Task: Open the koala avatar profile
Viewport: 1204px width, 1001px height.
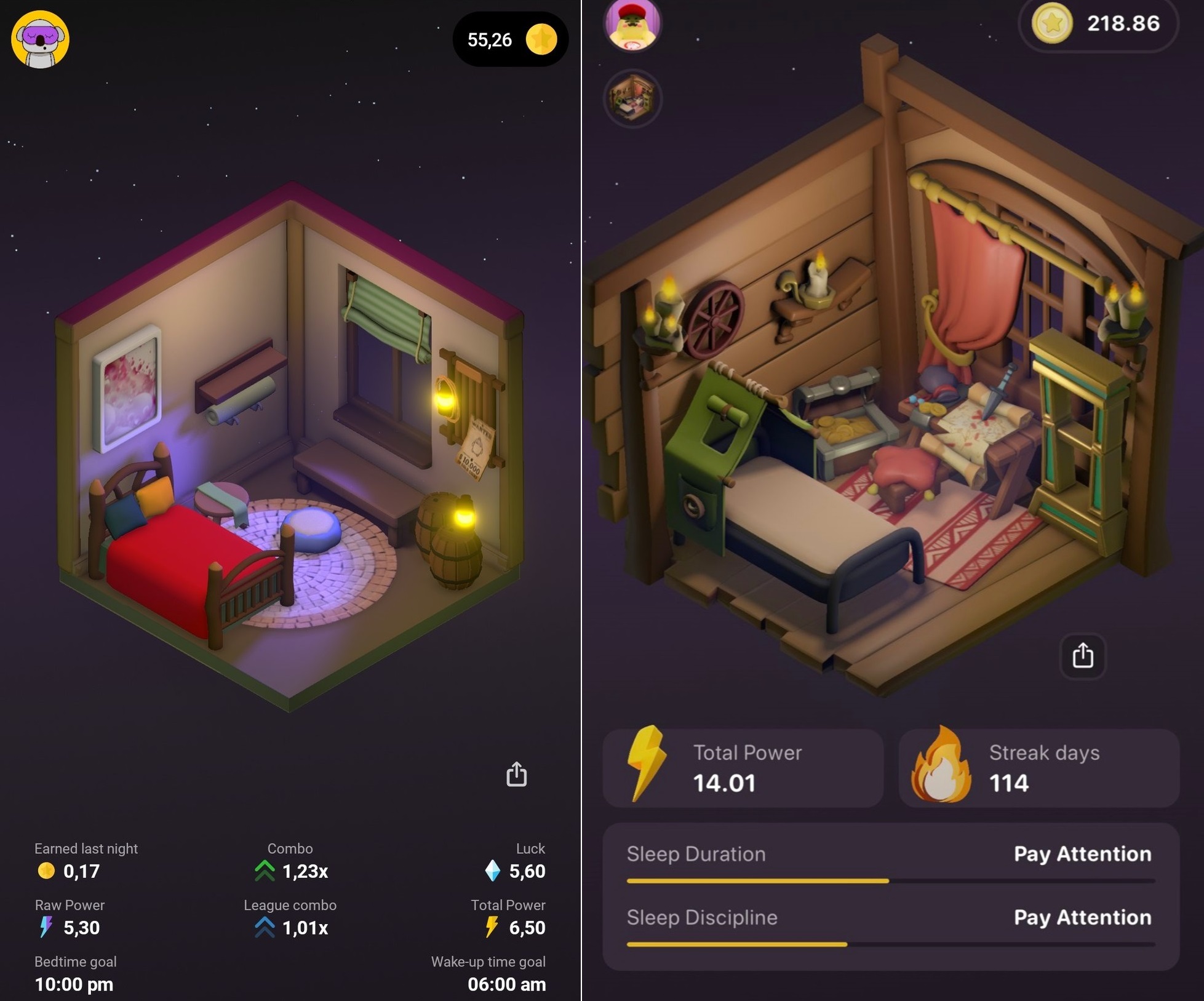Action: 41,39
